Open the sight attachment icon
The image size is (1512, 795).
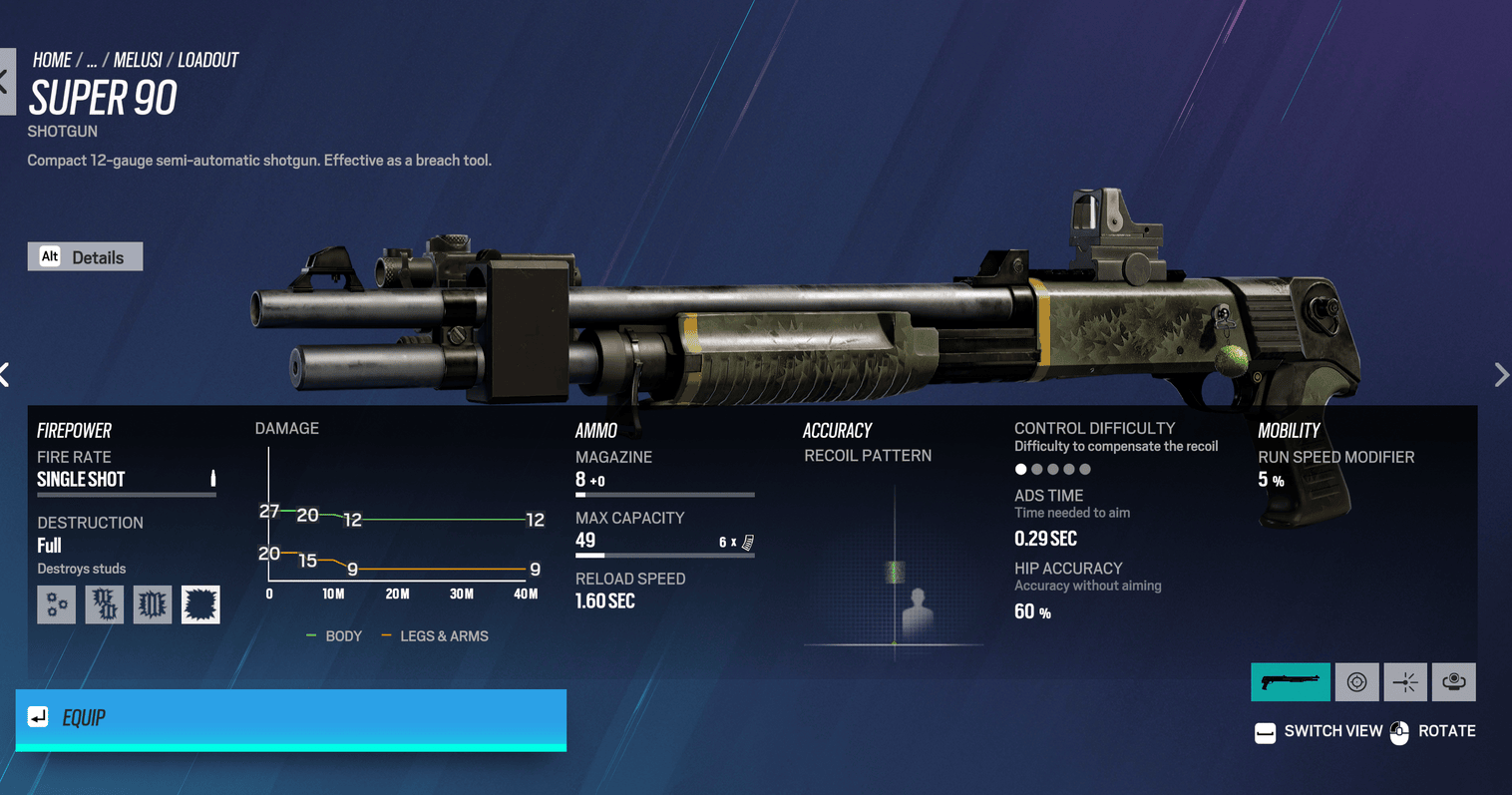click(x=1357, y=681)
